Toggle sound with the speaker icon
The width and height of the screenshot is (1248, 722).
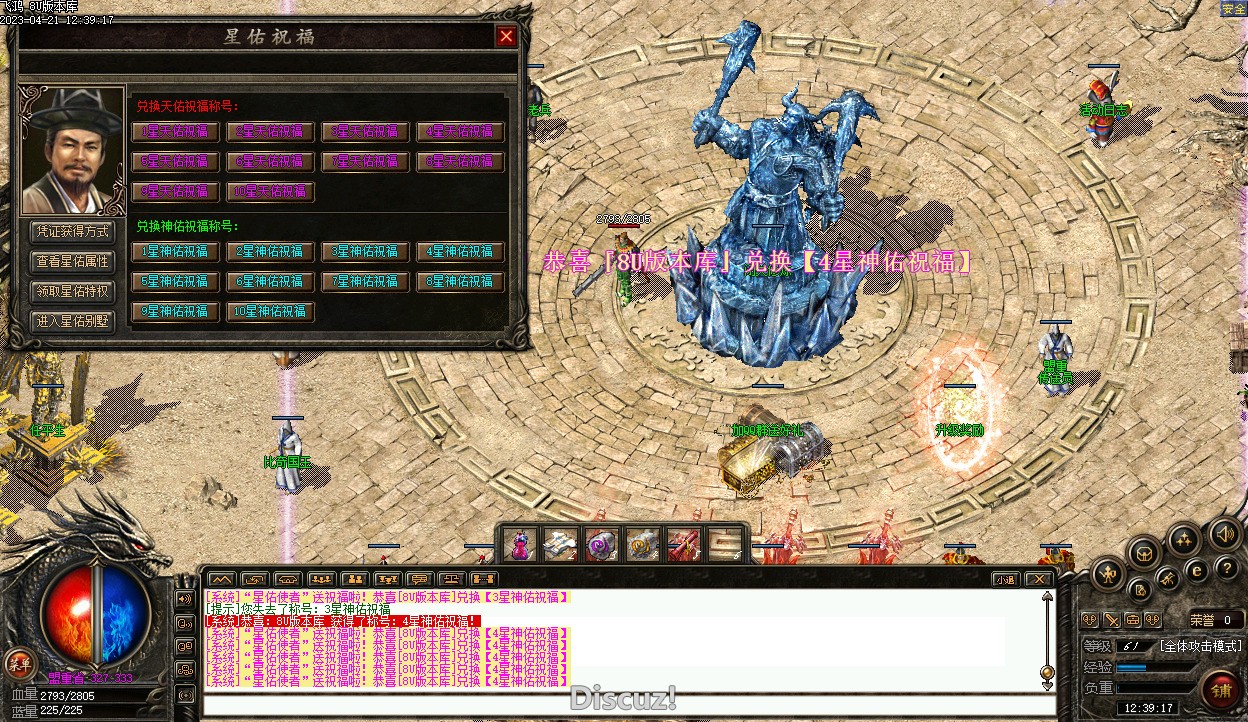point(1224,533)
